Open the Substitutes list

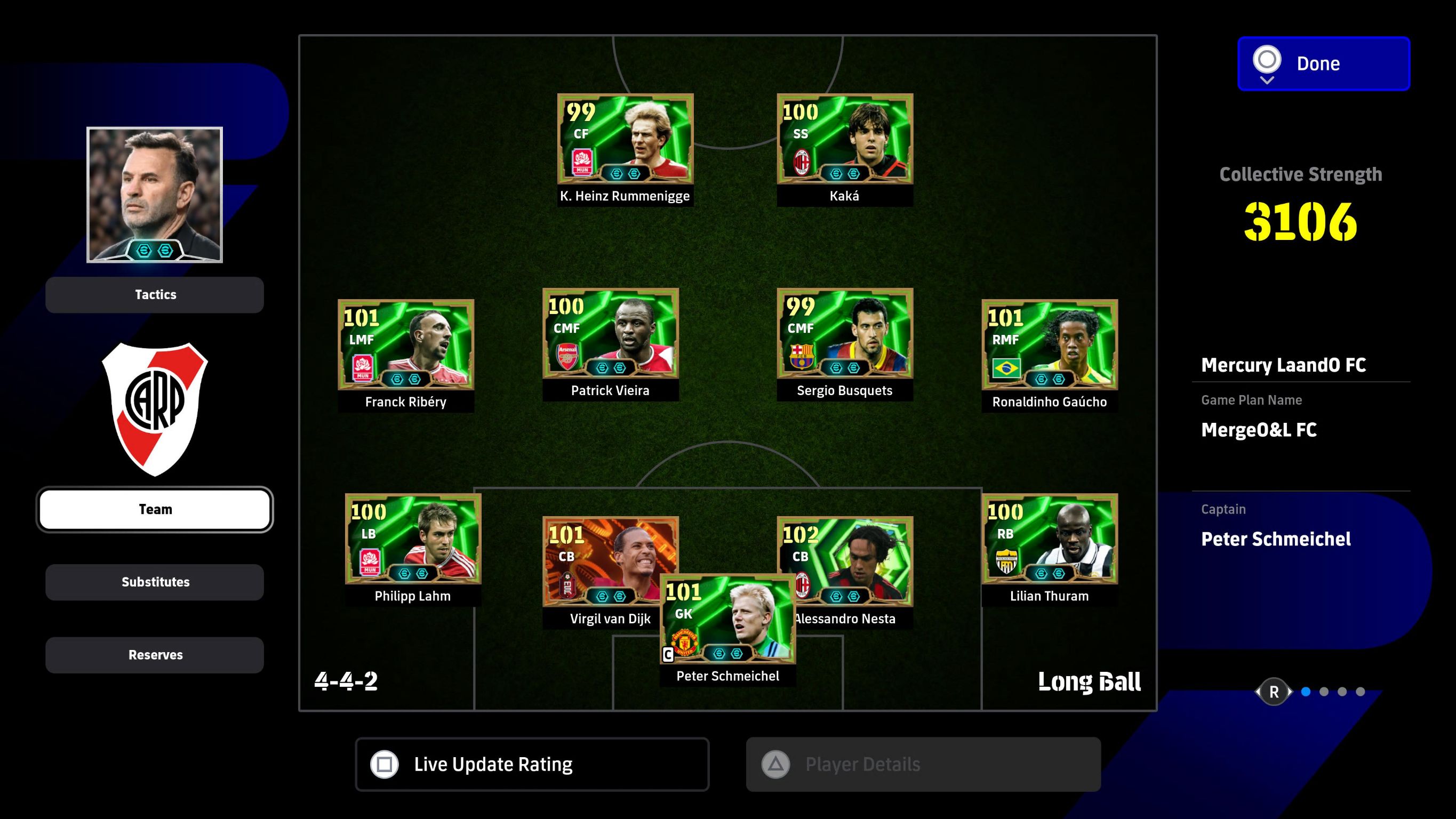(155, 582)
